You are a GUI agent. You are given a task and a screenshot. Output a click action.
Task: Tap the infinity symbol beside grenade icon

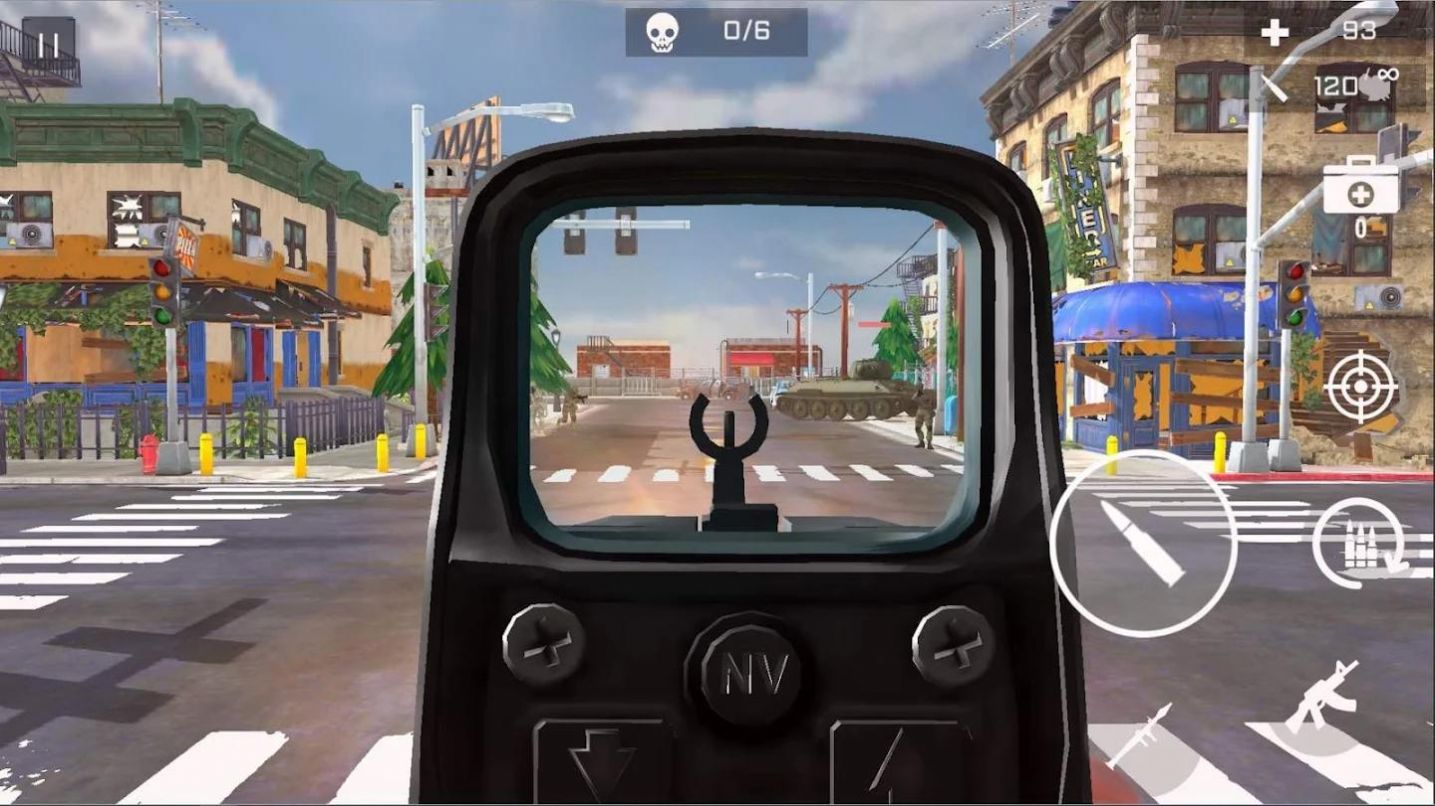click(1389, 73)
